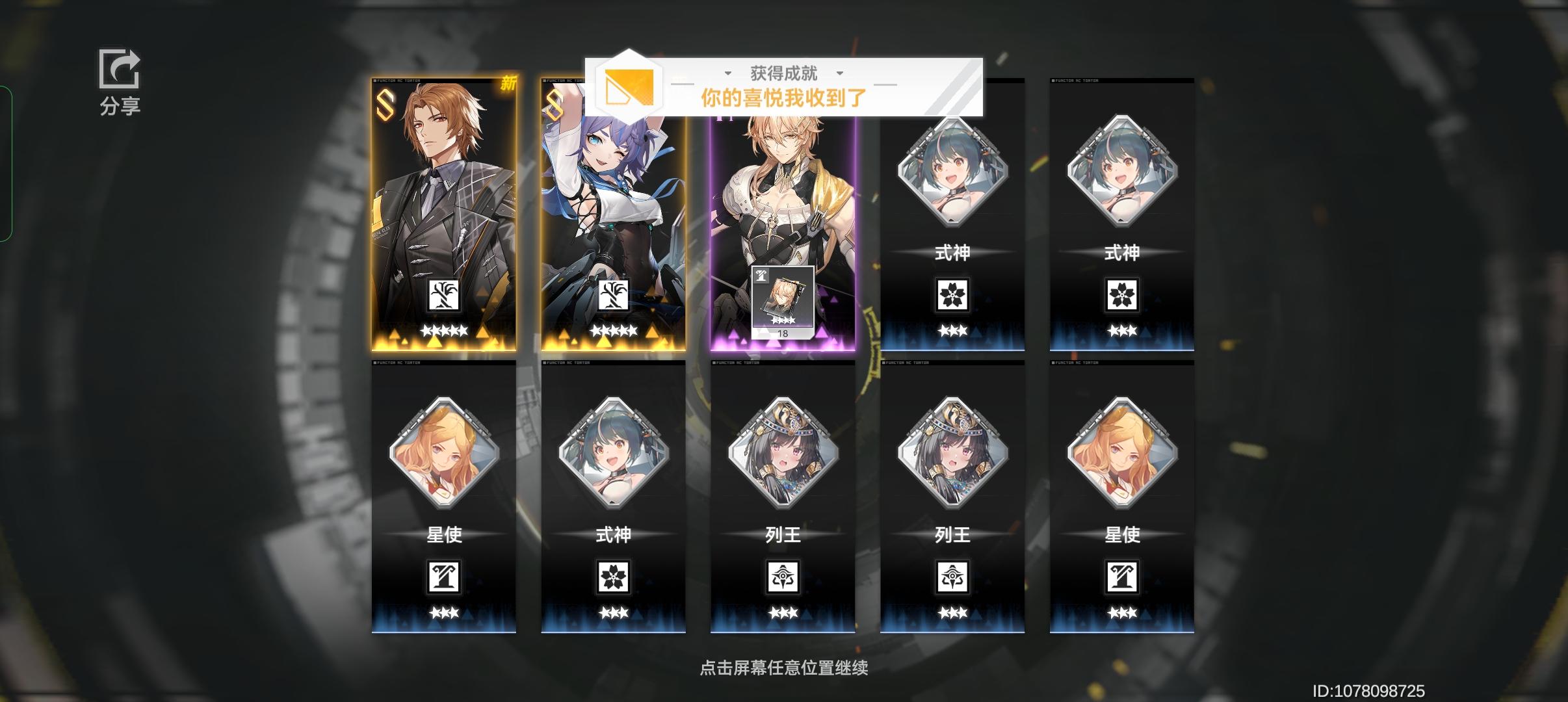Click the 列王 faction emblem on the second 列王 card
Image resolution: width=1568 pixels, height=702 pixels.
click(952, 577)
